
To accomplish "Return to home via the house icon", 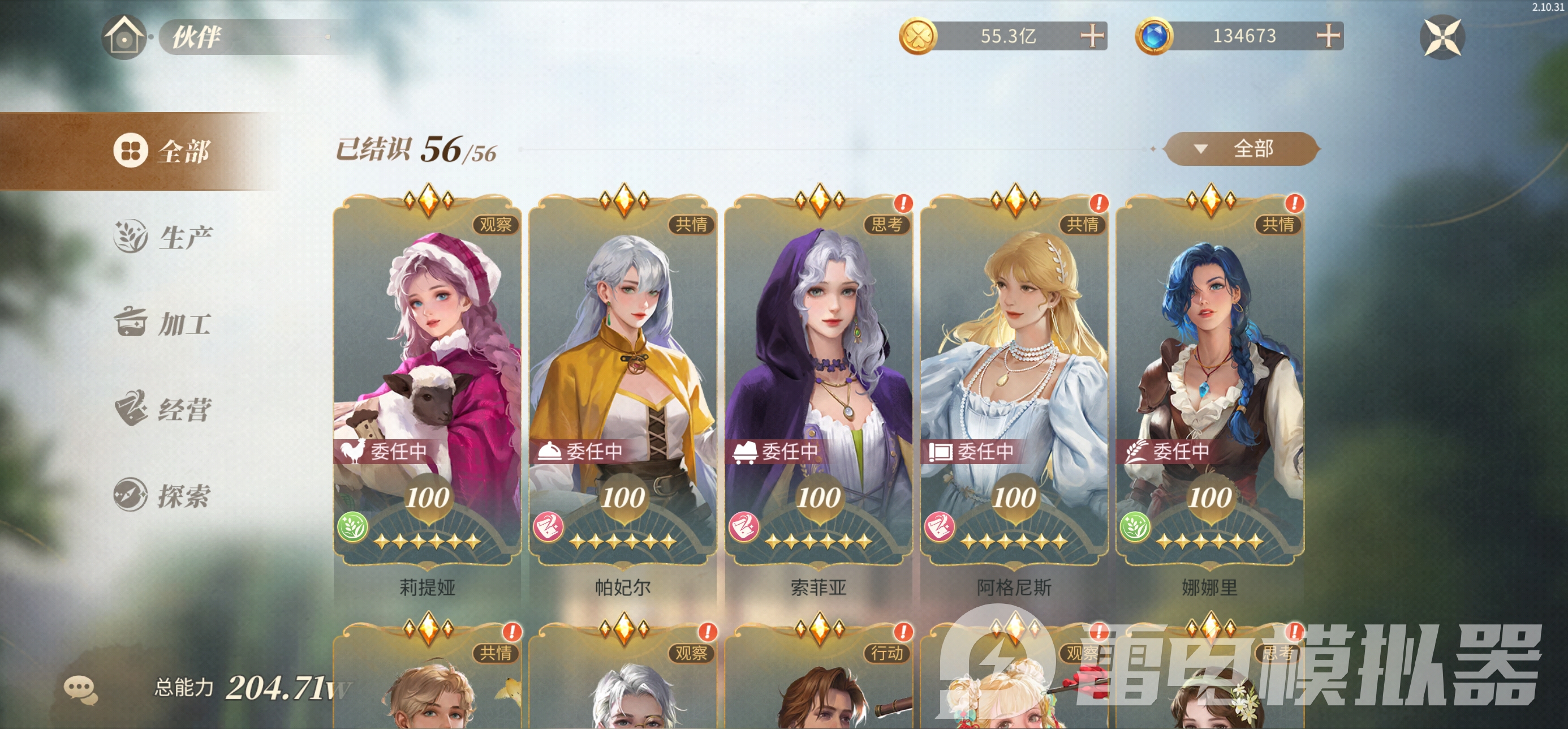I will [124, 37].
